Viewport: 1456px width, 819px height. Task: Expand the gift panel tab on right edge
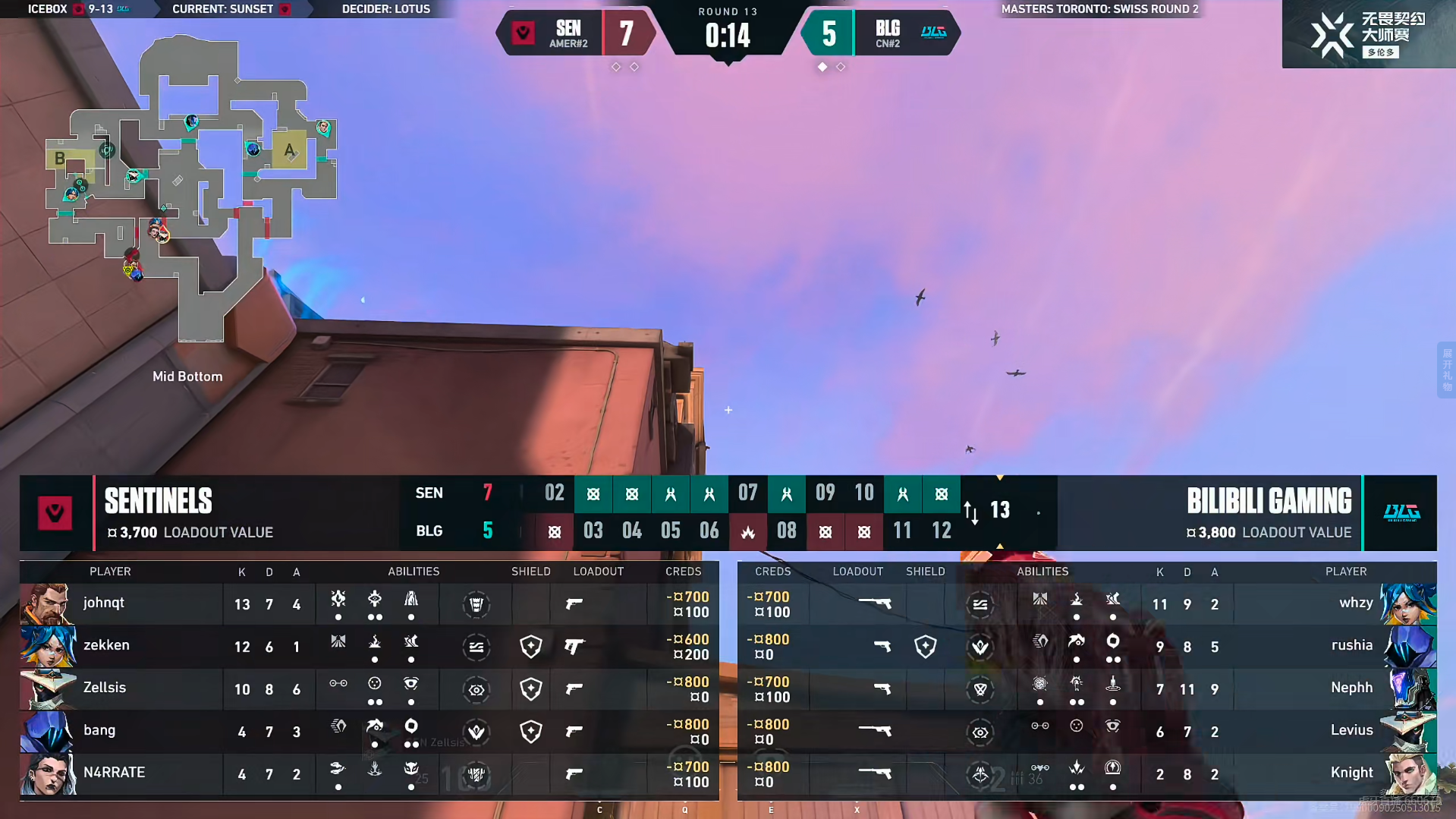(x=1446, y=370)
